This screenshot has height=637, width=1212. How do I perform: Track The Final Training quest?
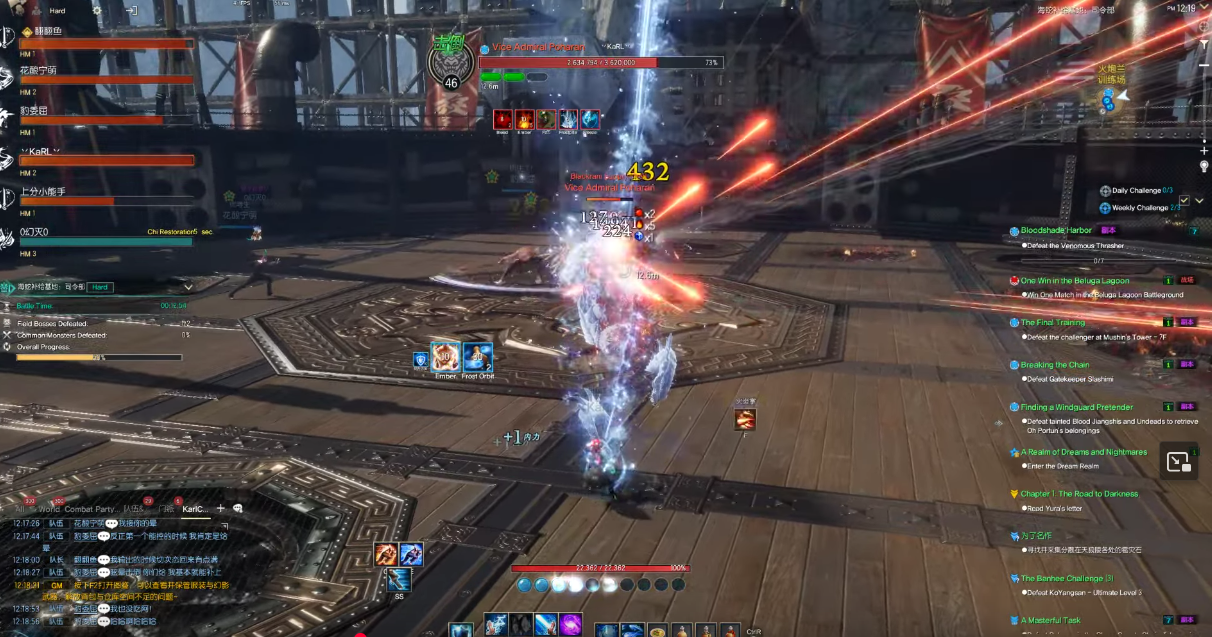point(1052,323)
